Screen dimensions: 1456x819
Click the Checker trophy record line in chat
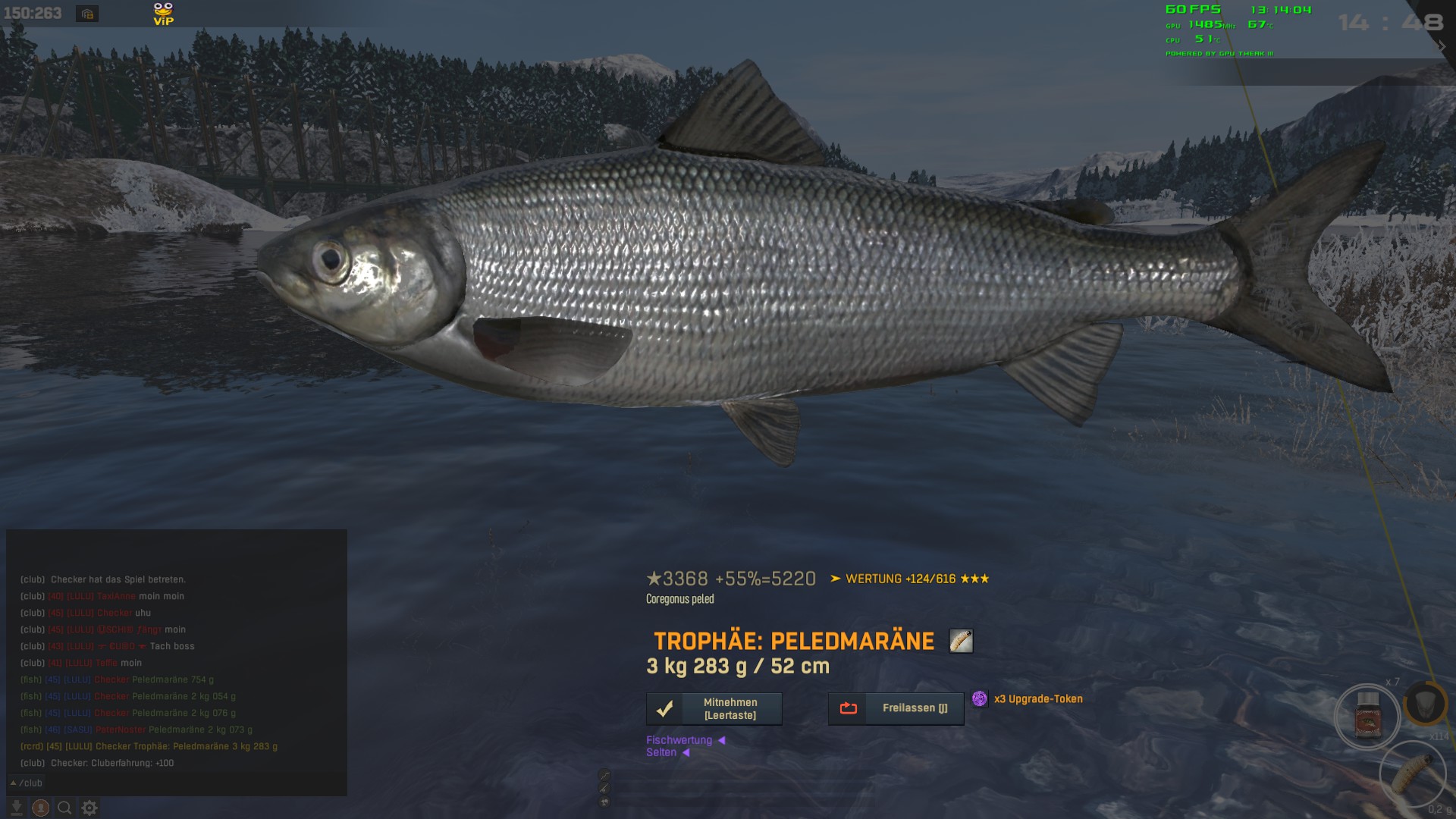click(x=149, y=746)
